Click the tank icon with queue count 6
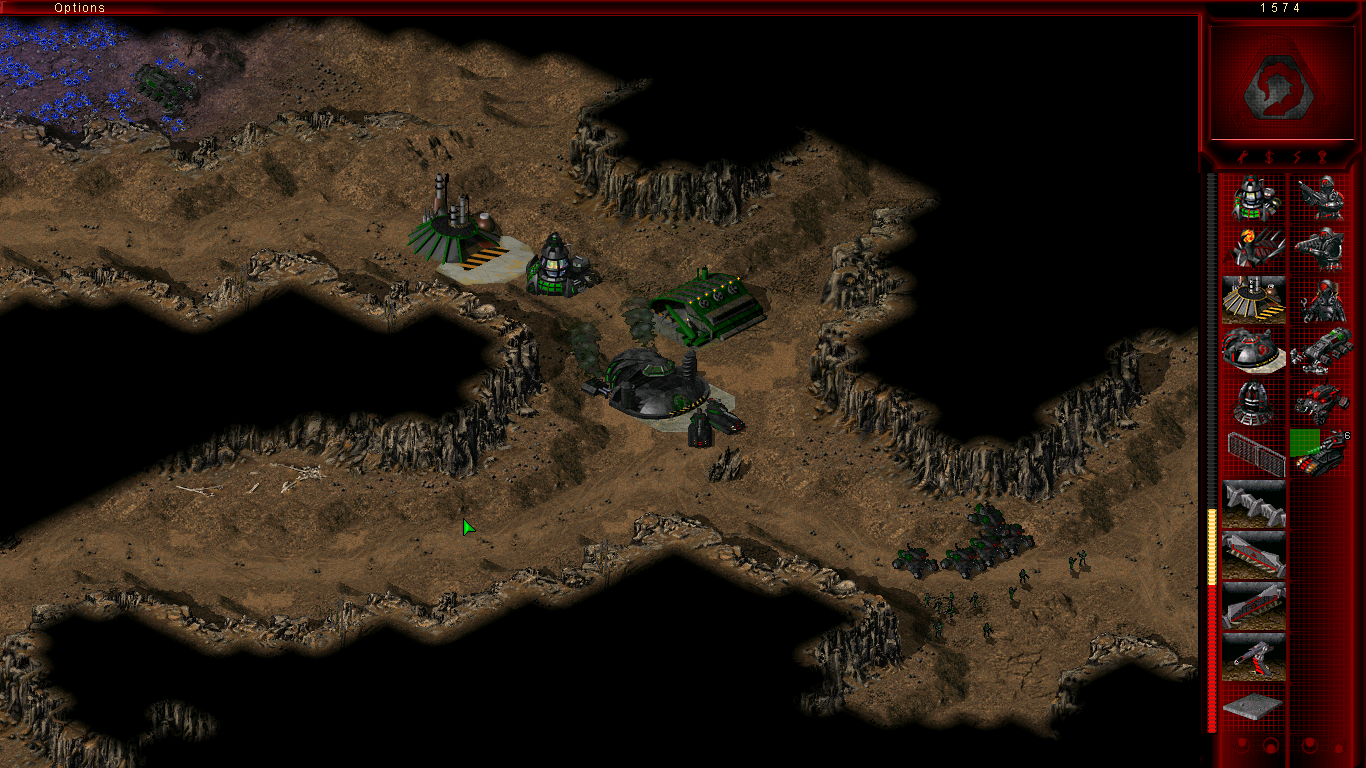The image size is (1366, 768). pyautogui.click(x=1322, y=452)
